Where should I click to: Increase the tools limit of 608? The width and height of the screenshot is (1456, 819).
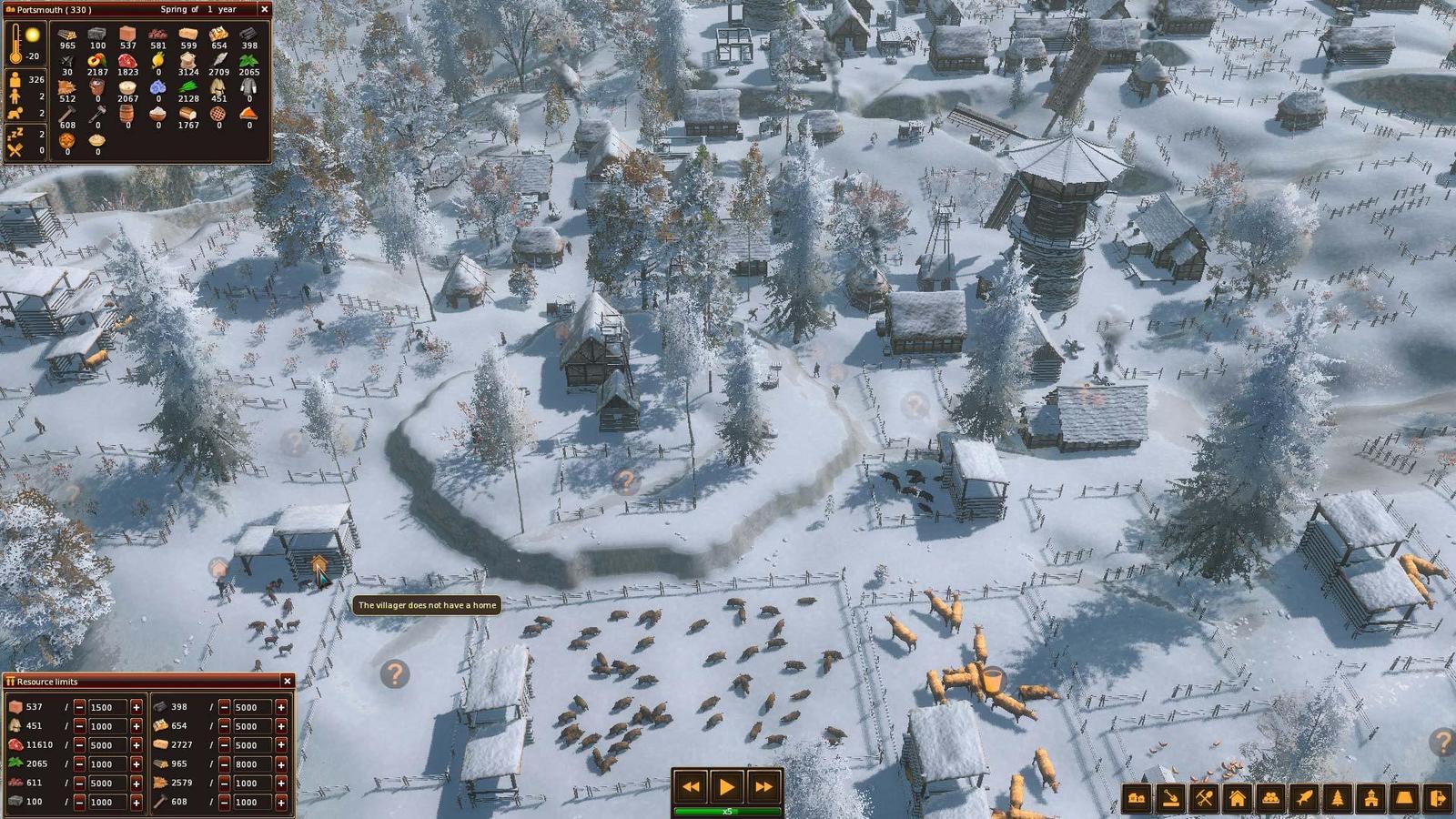coord(282,801)
